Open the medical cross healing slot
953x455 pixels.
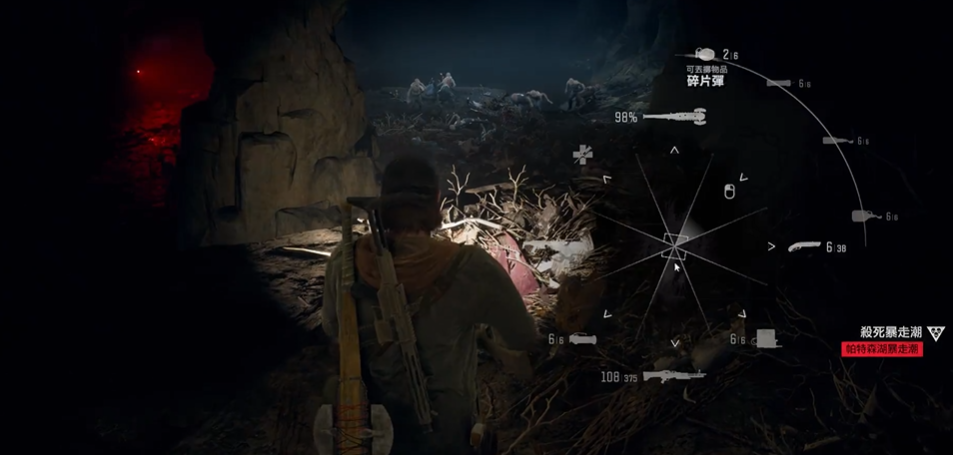coord(582,154)
